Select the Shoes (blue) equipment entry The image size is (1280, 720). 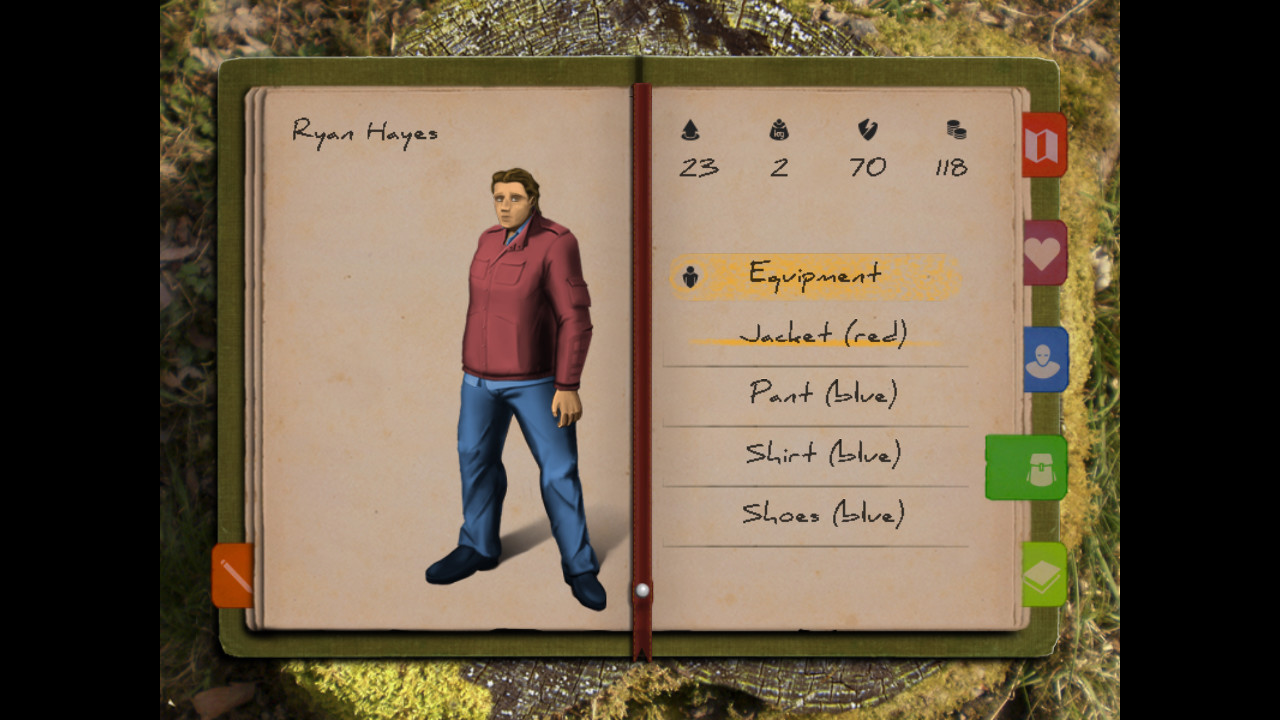click(823, 513)
